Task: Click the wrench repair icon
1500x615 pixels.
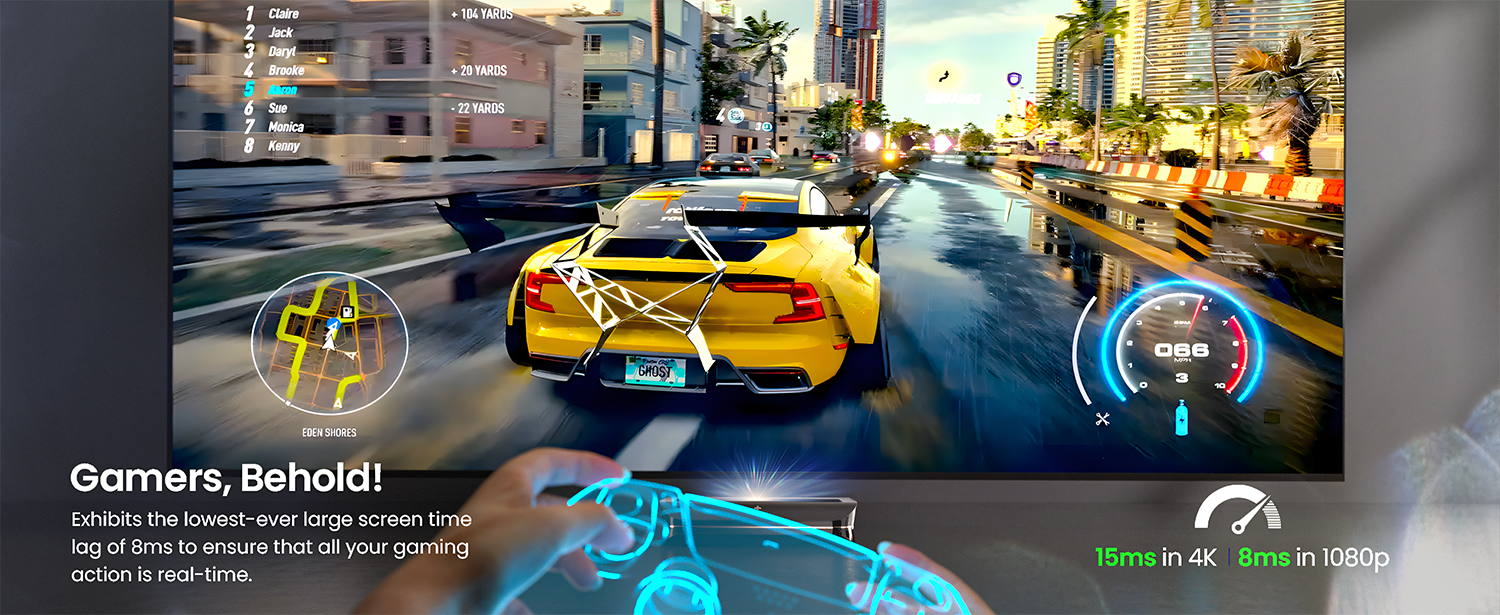Action: tap(1104, 419)
